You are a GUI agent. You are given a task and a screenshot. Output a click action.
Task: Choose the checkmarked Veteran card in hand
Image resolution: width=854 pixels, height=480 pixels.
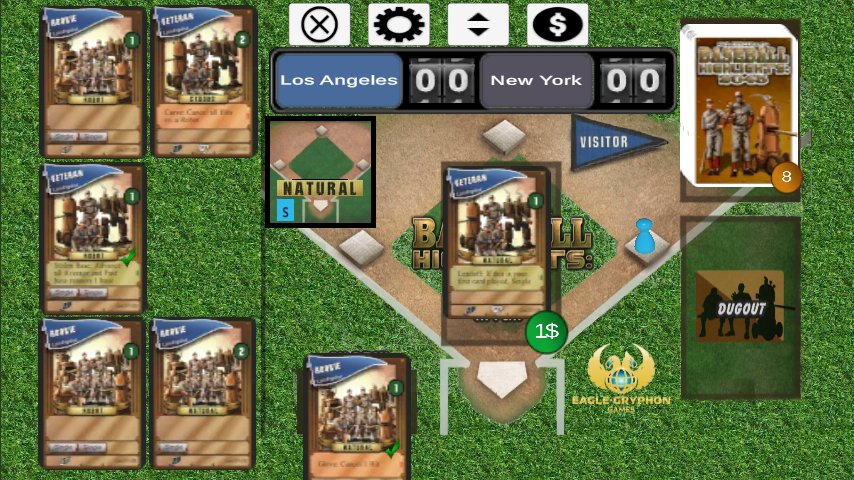(x=94, y=238)
